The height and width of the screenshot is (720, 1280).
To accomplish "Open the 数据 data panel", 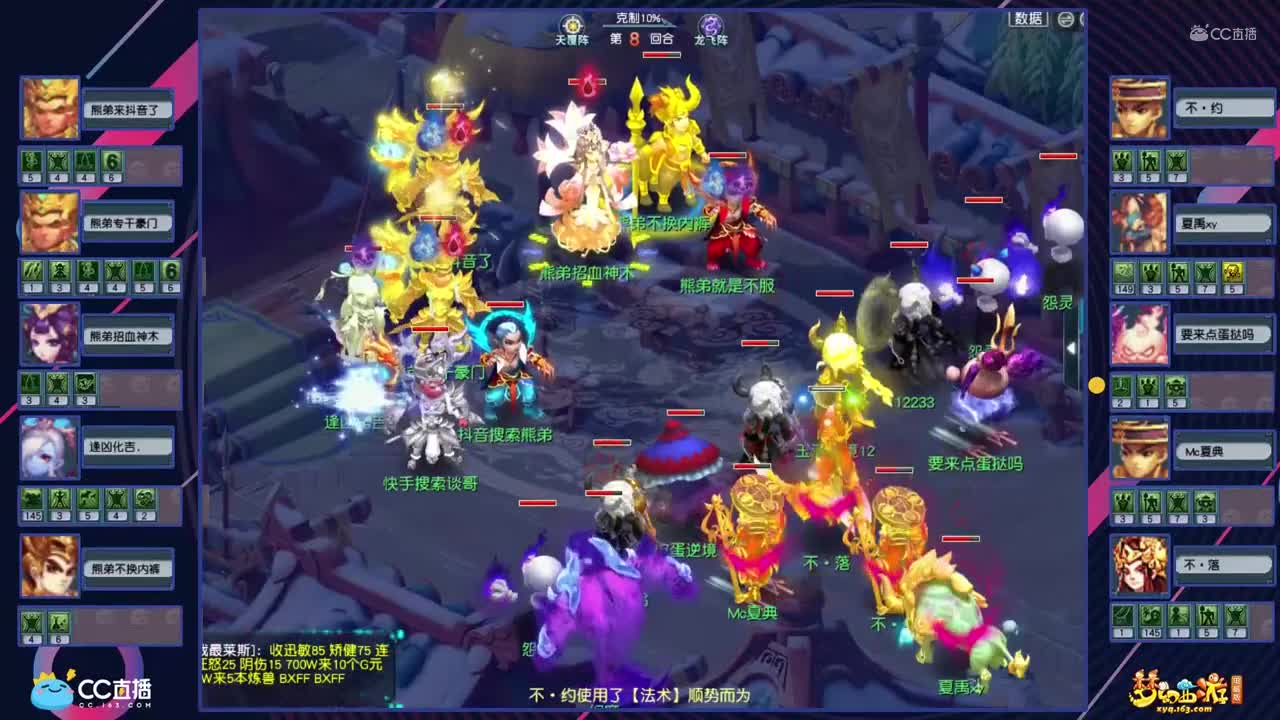I will tap(1028, 18).
